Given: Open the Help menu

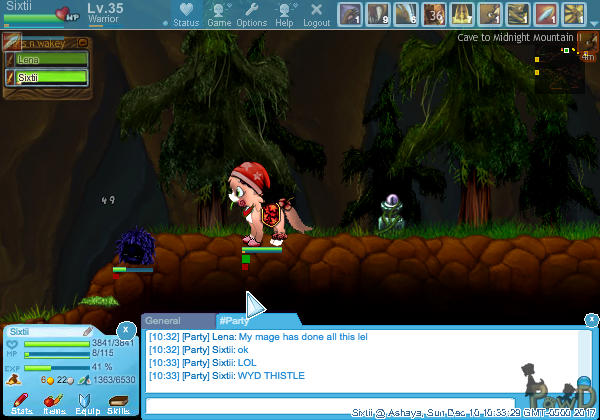Looking at the screenshot, I should click(284, 14).
